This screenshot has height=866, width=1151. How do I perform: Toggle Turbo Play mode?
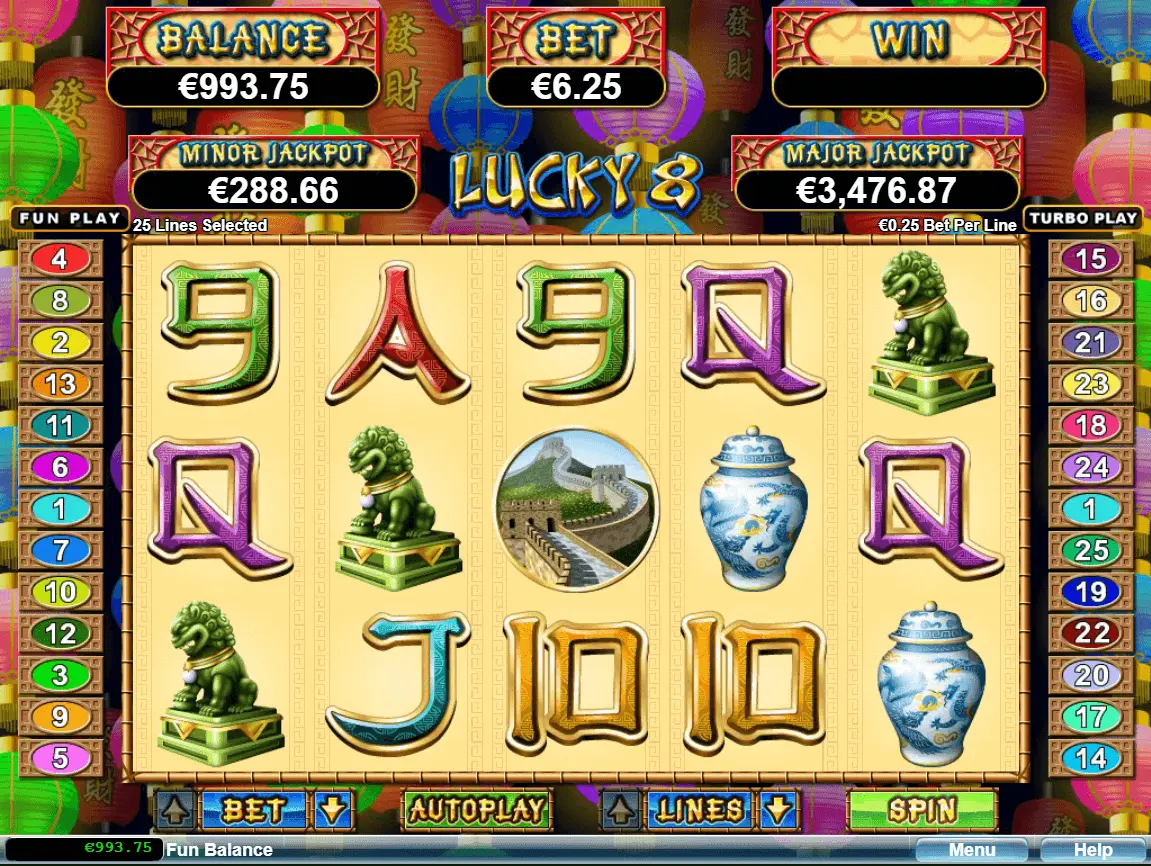[1084, 218]
